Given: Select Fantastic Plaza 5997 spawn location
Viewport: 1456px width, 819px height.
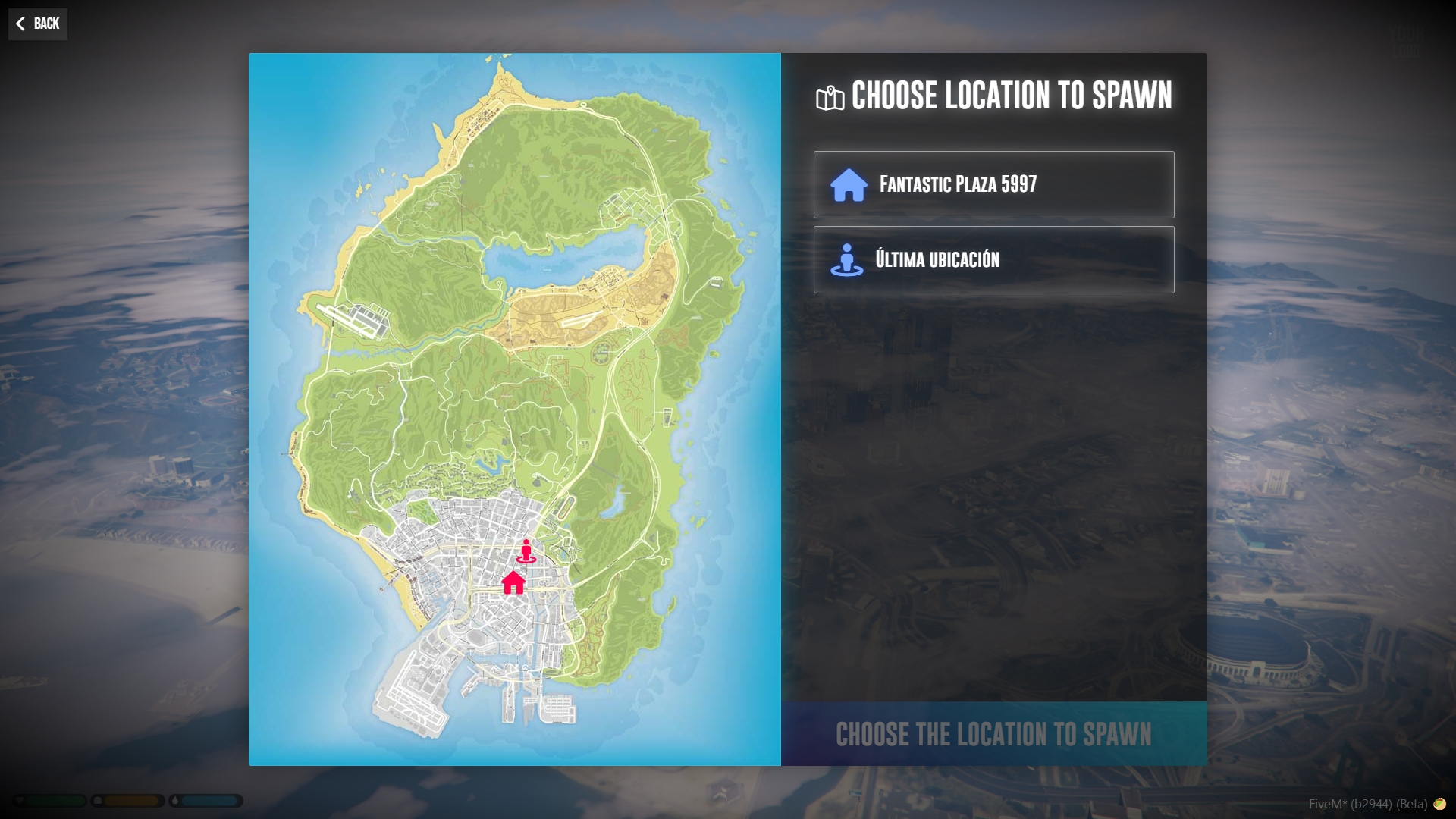Looking at the screenshot, I should click(993, 184).
